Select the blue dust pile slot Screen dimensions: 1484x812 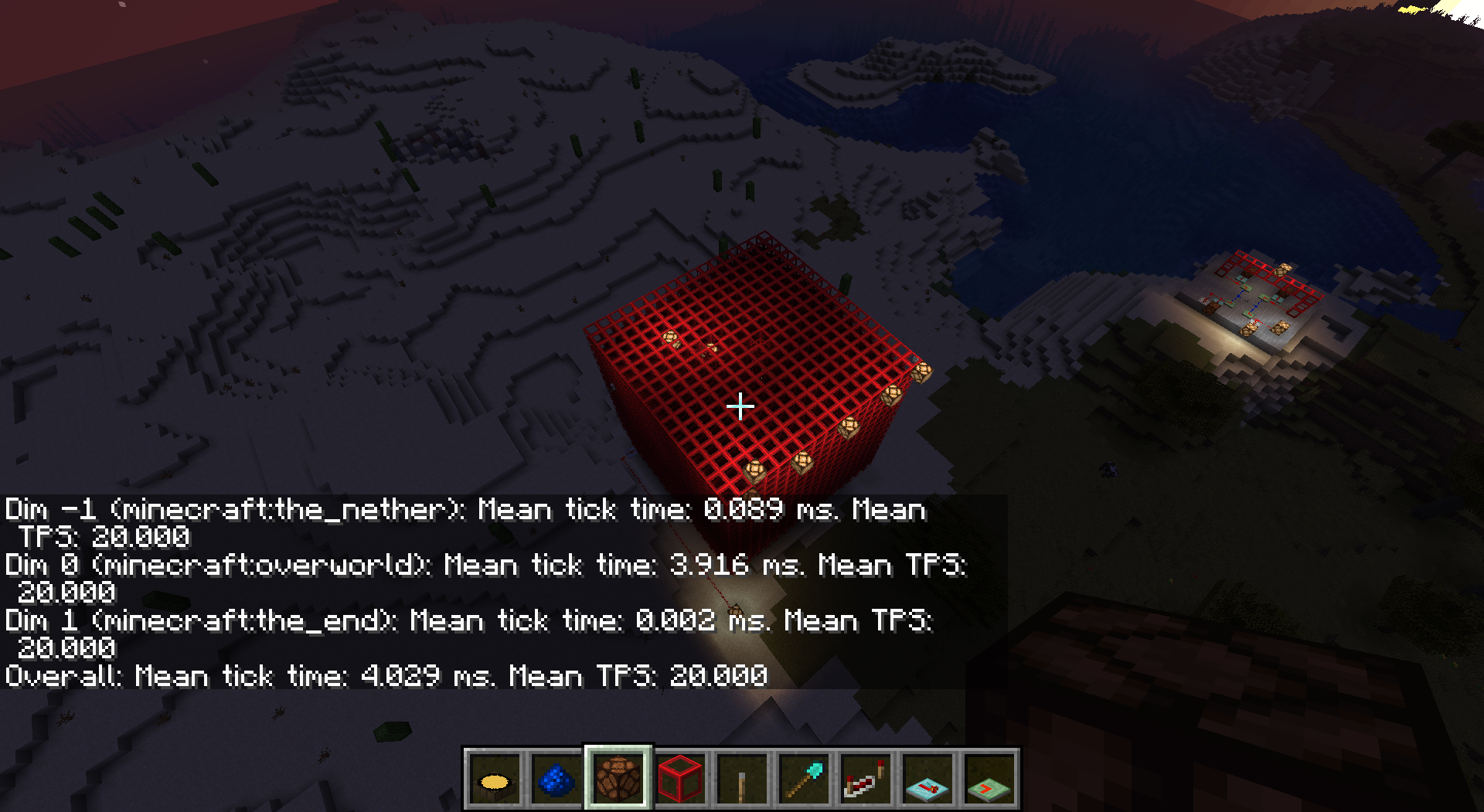[x=556, y=780]
